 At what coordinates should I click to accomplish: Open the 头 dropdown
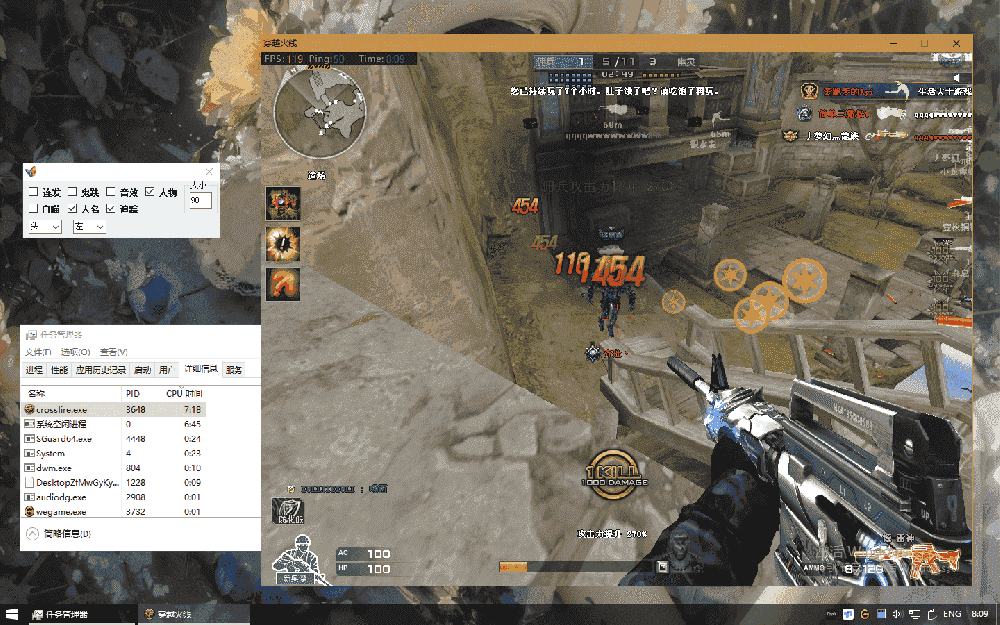[x=45, y=227]
